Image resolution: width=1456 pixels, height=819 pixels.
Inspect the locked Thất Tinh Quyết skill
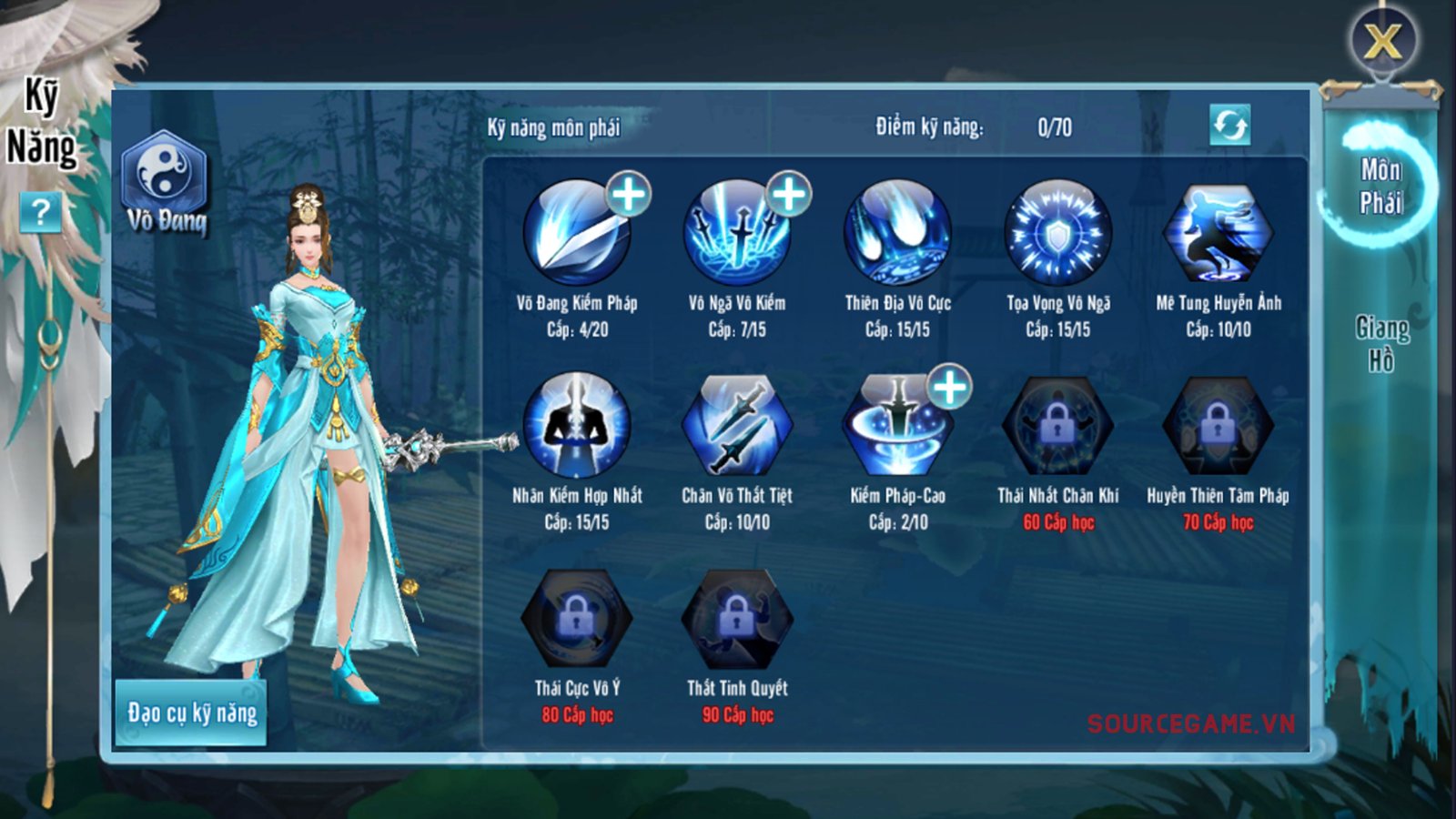[736, 618]
